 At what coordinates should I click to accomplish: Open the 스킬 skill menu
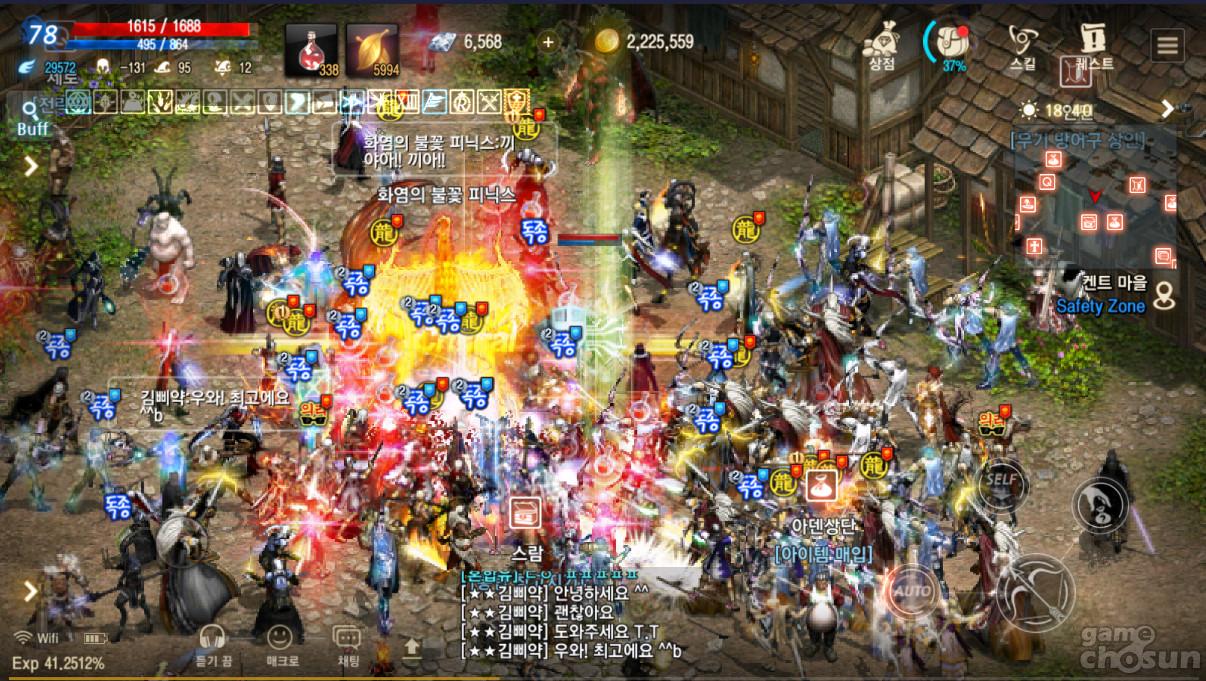tap(1023, 45)
